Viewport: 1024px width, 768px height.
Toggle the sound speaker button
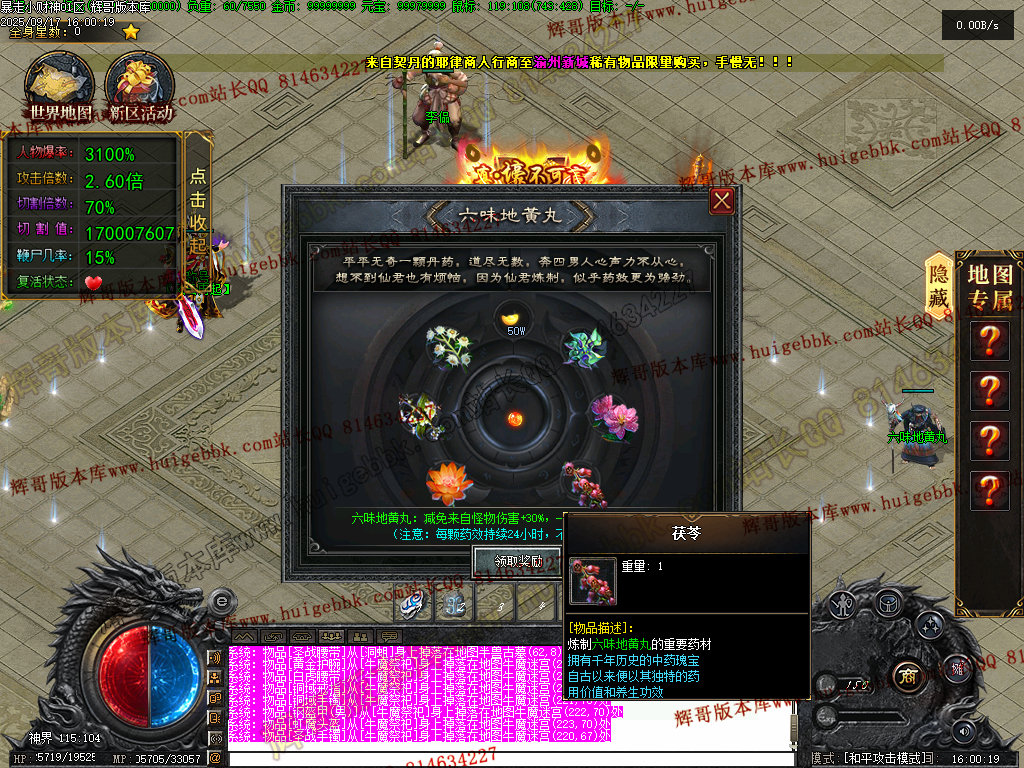965,730
